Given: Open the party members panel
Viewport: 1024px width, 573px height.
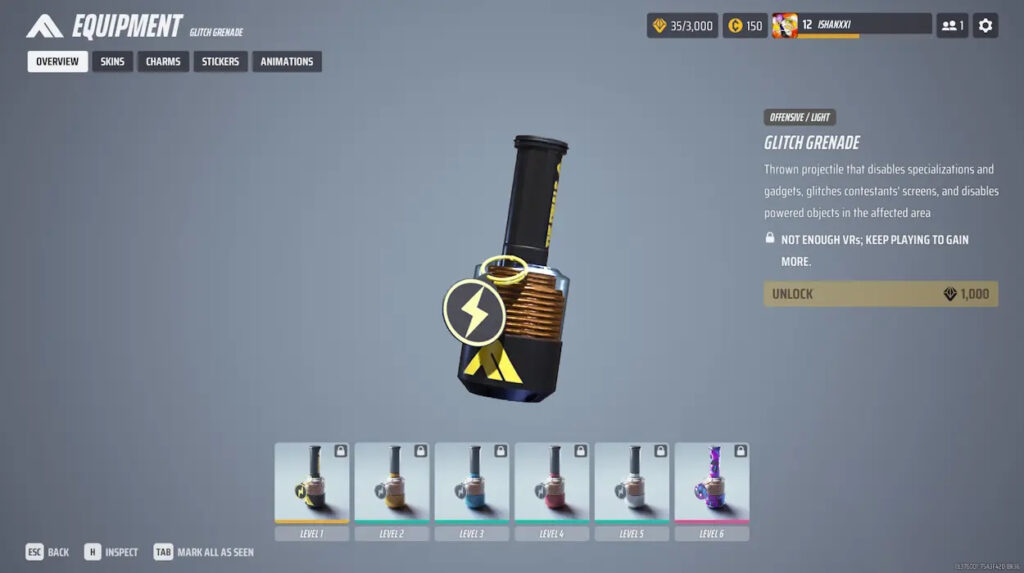Looking at the screenshot, I should [x=951, y=26].
